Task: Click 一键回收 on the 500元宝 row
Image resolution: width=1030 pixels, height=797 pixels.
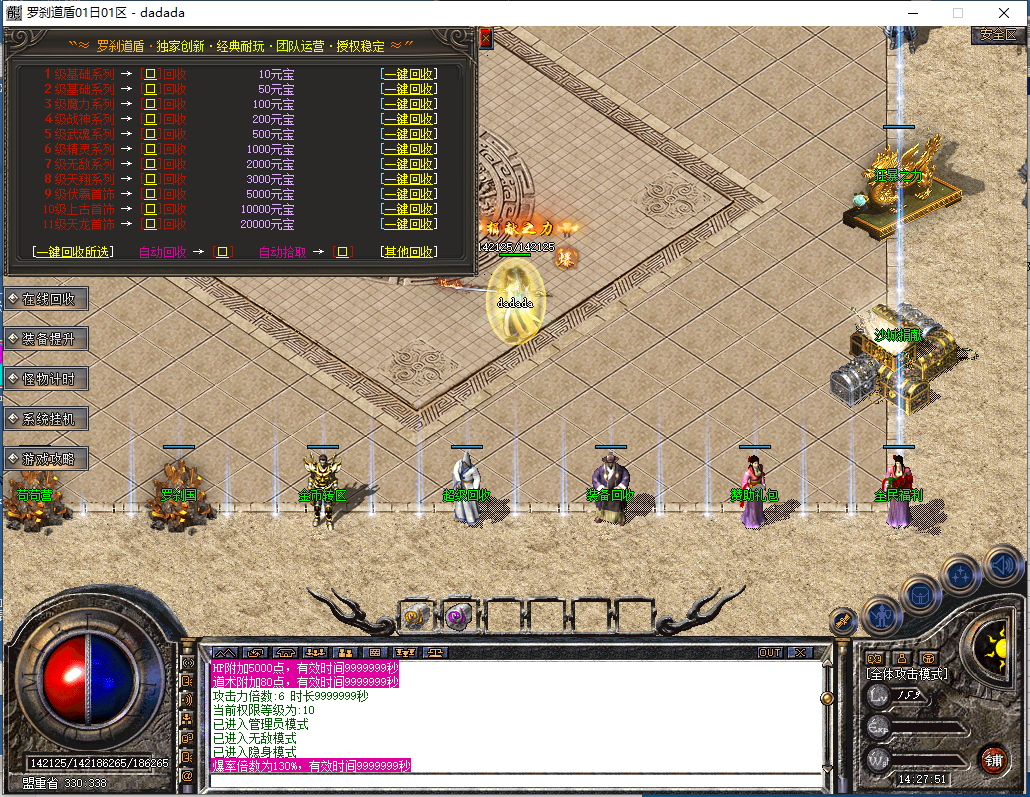Action: click(407, 134)
